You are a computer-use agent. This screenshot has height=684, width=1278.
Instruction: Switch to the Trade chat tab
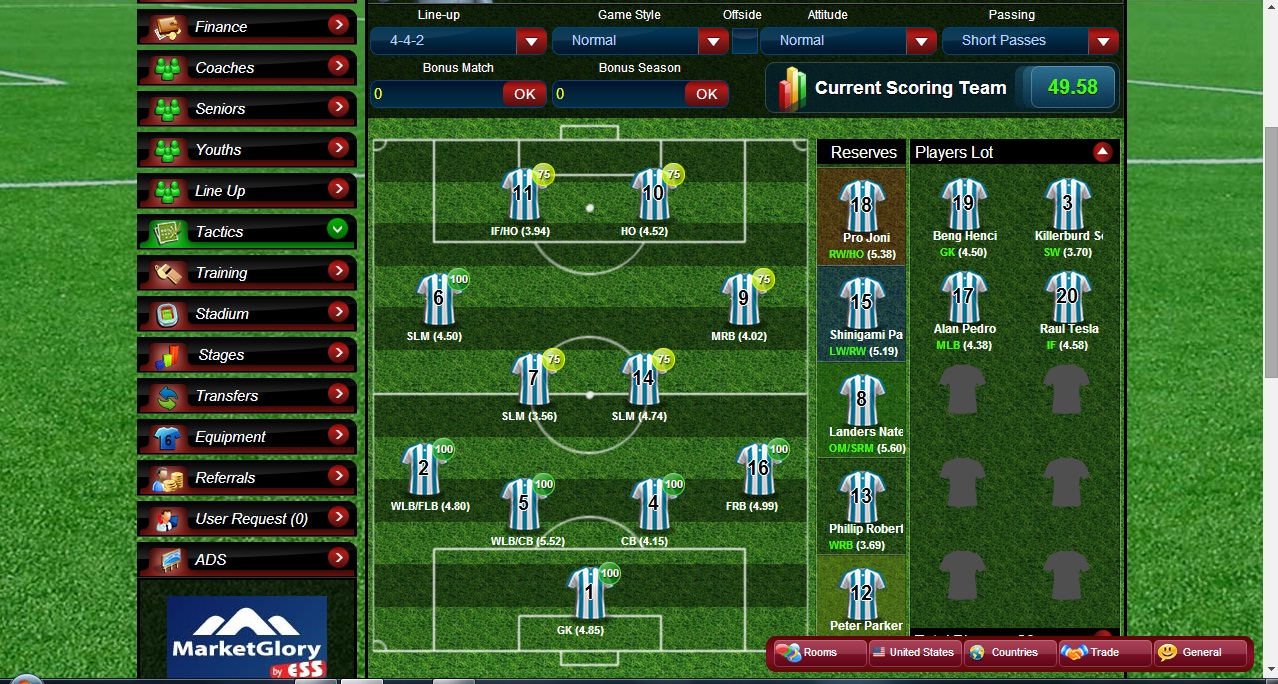1103,652
